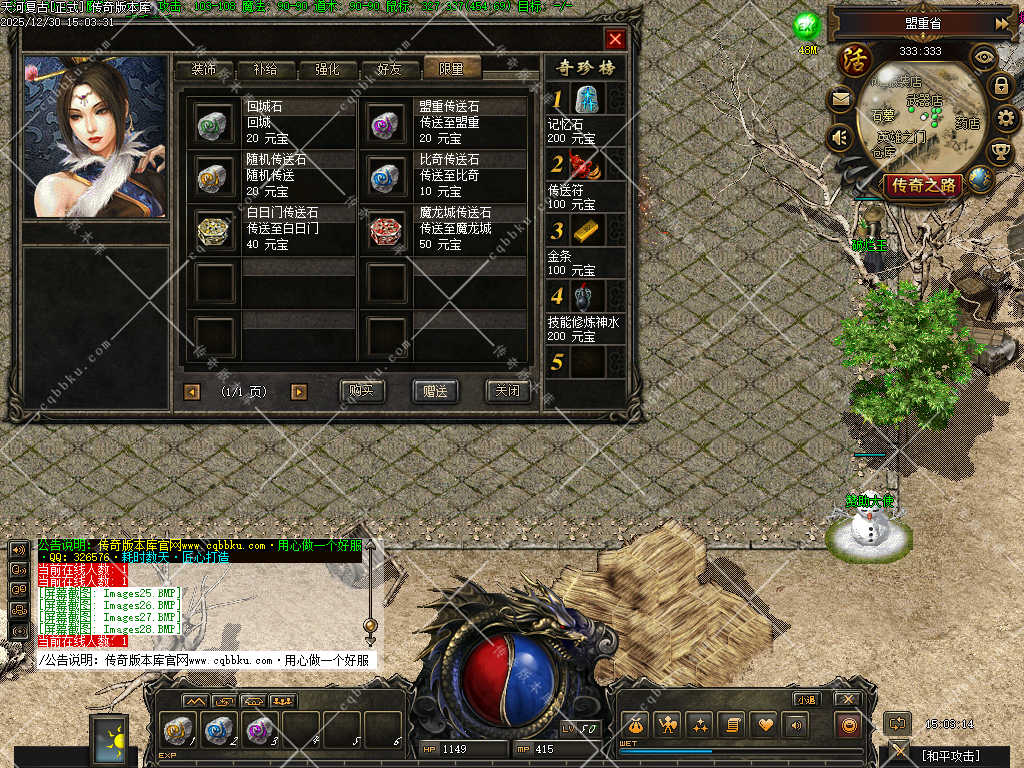This screenshot has width=1024, height=768.
Task: Close the shop window with the red X
Action: pos(615,39)
